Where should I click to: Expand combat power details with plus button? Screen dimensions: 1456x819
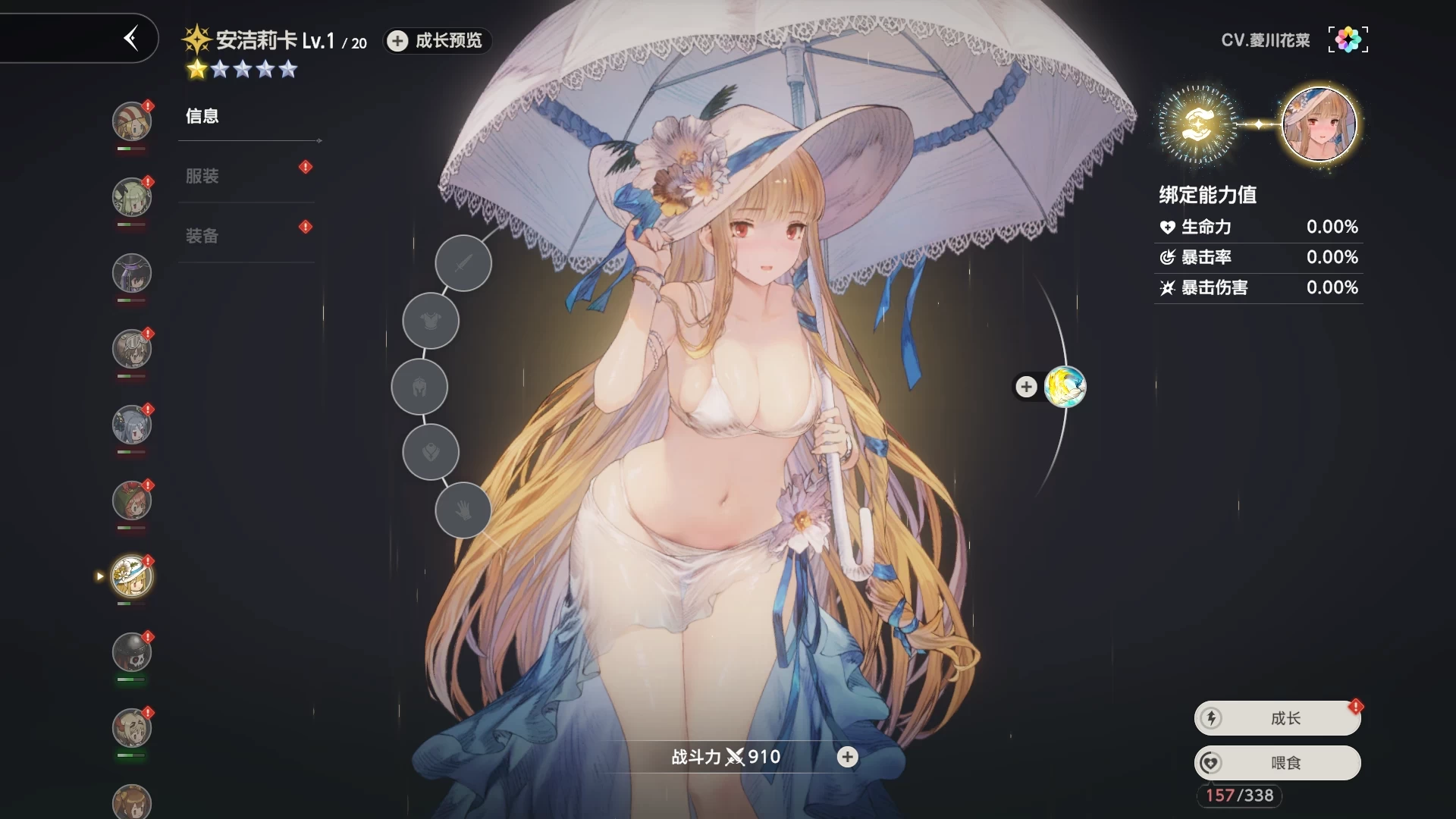[x=847, y=757]
